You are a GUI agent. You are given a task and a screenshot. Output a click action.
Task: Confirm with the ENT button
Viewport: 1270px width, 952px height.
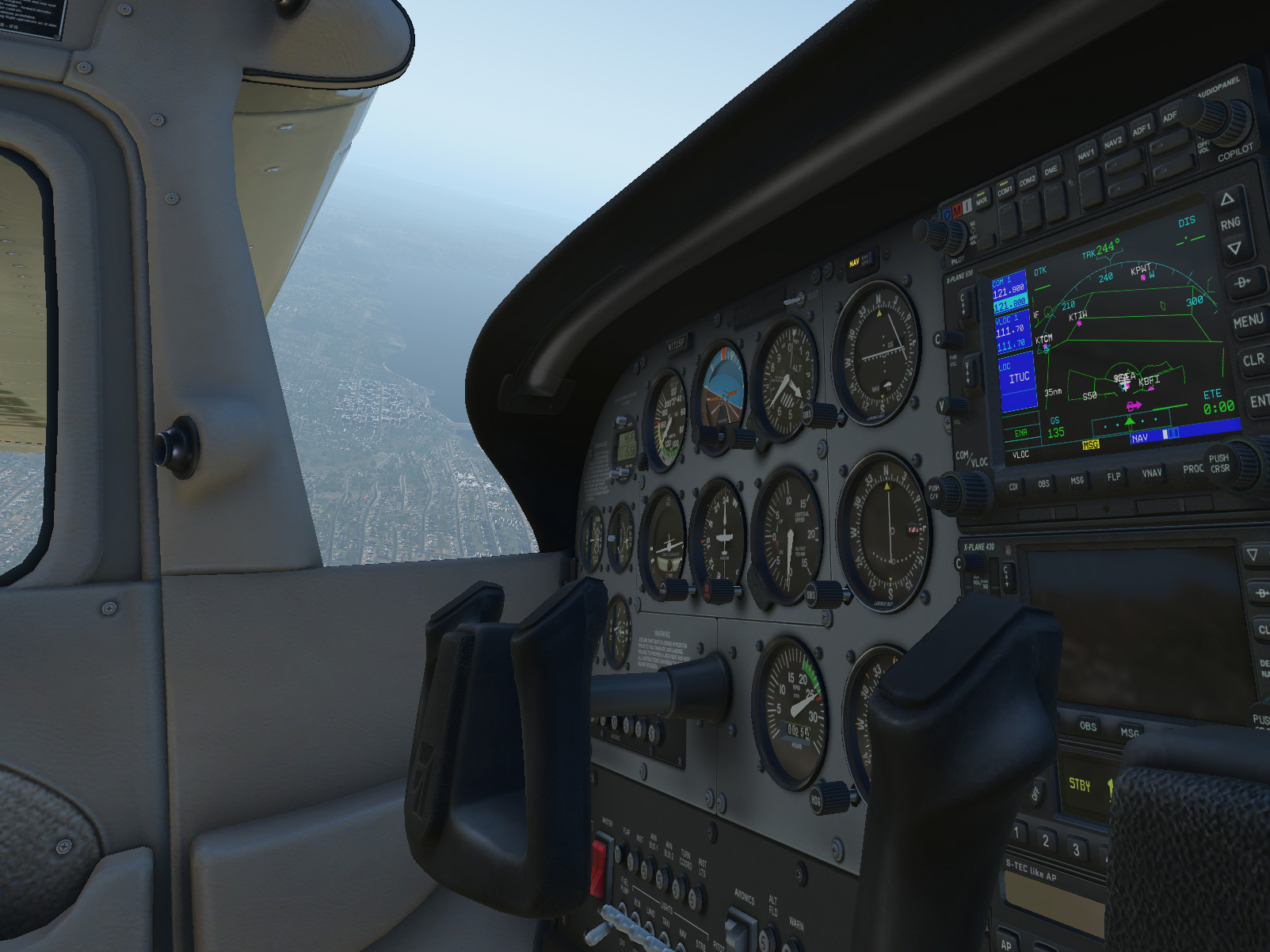coord(1258,402)
